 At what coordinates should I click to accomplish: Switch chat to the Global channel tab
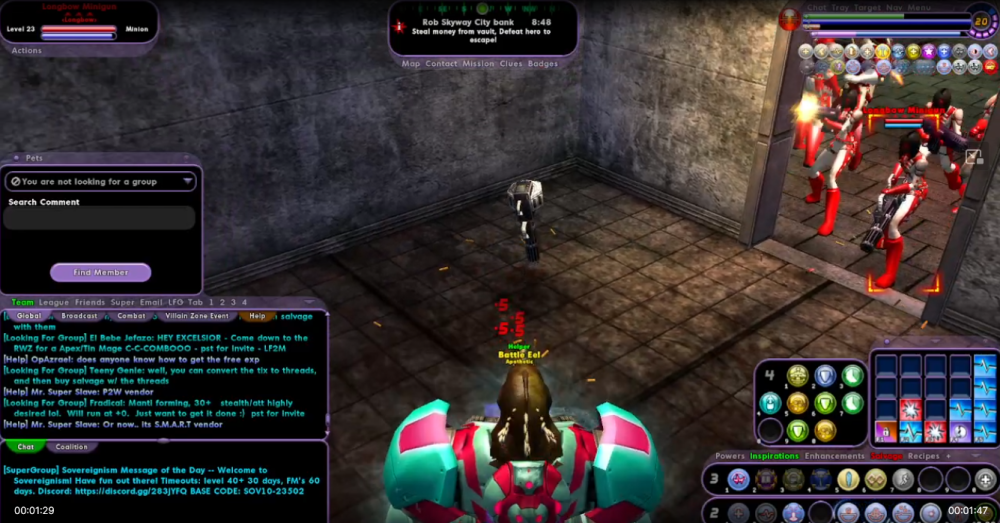coord(30,316)
